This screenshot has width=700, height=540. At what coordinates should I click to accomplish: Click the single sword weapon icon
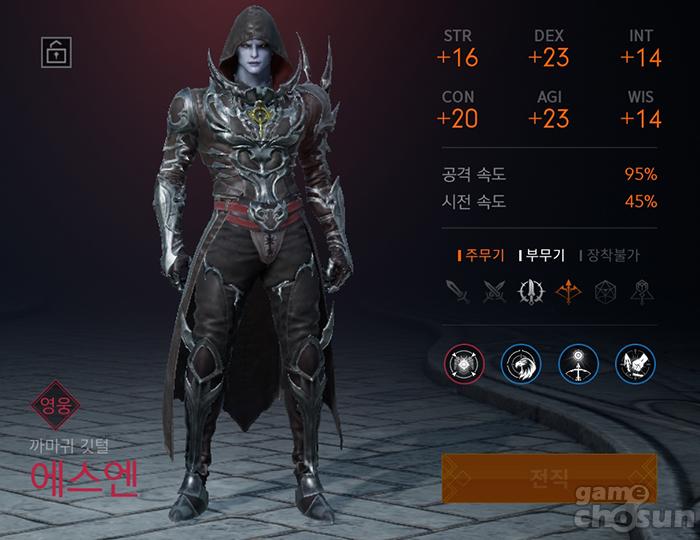point(456,291)
